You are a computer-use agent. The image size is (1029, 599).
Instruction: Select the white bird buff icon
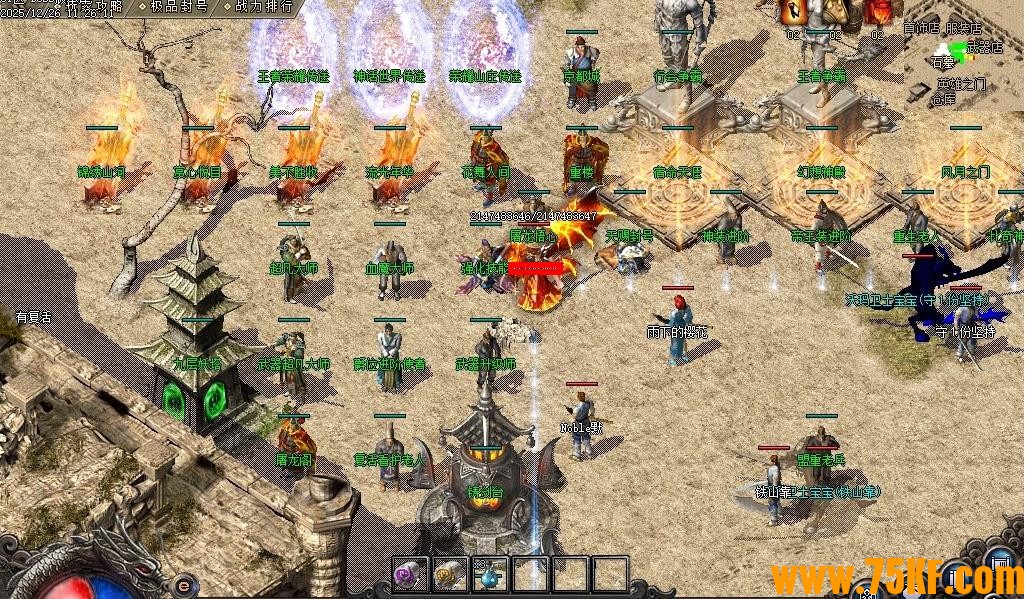[x=795, y=11]
